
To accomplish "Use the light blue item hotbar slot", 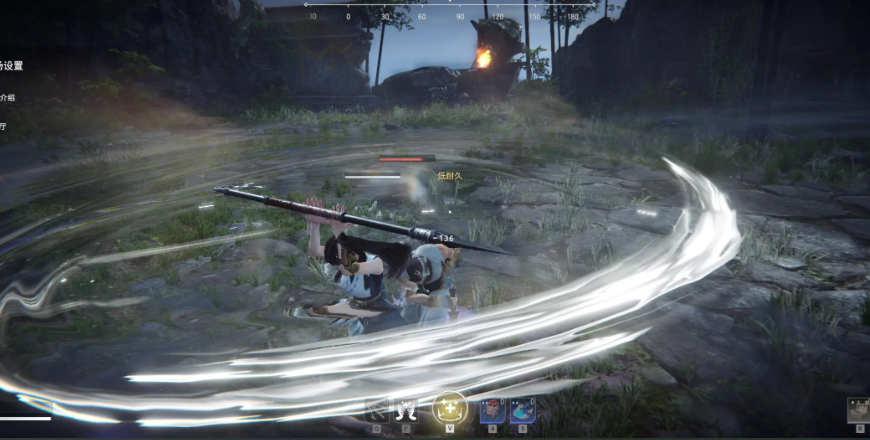I will (x=522, y=410).
